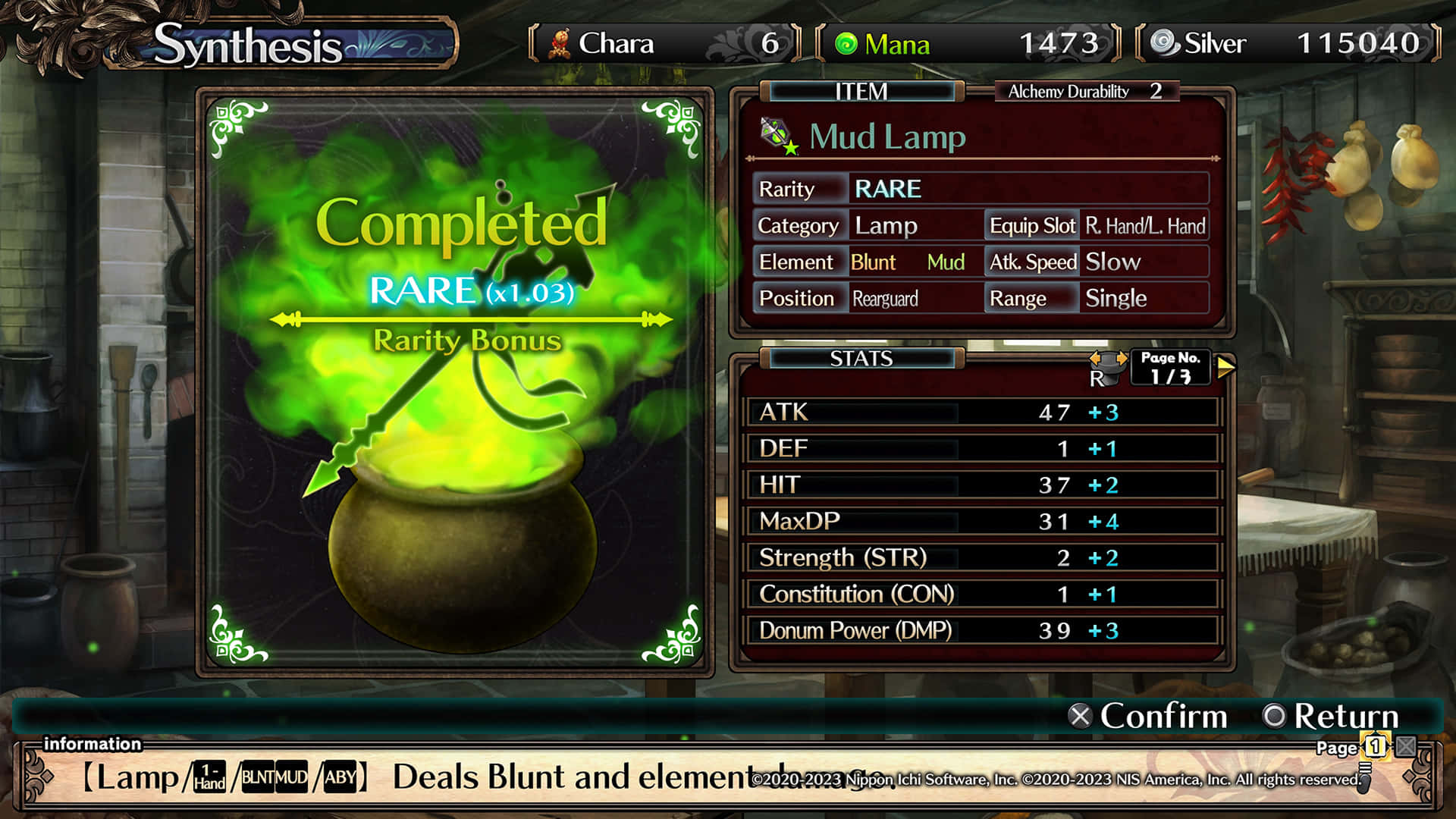Image resolution: width=1456 pixels, height=819 pixels.
Task: Open the ITEM panel header
Action: point(861,92)
